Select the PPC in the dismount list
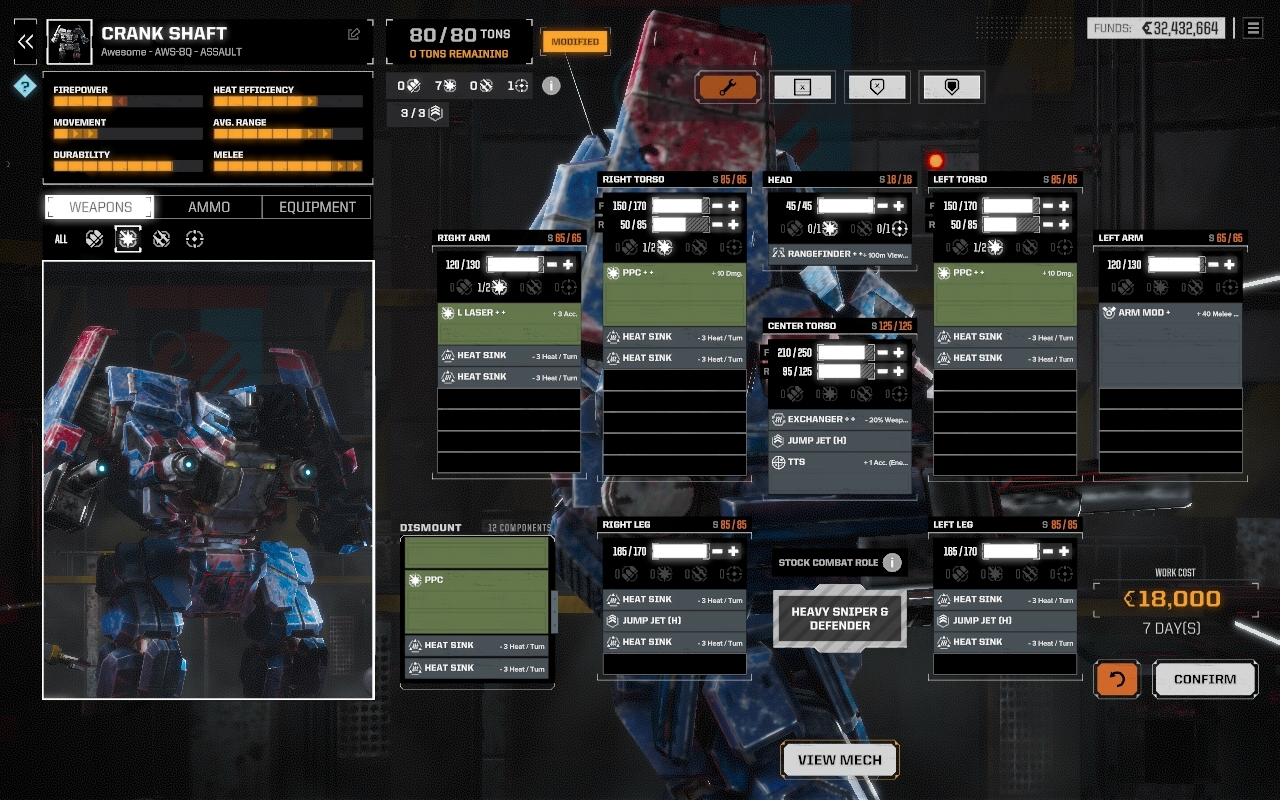The height and width of the screenshot is (800, 1280). pyautogui.click(x=476, y=580)
